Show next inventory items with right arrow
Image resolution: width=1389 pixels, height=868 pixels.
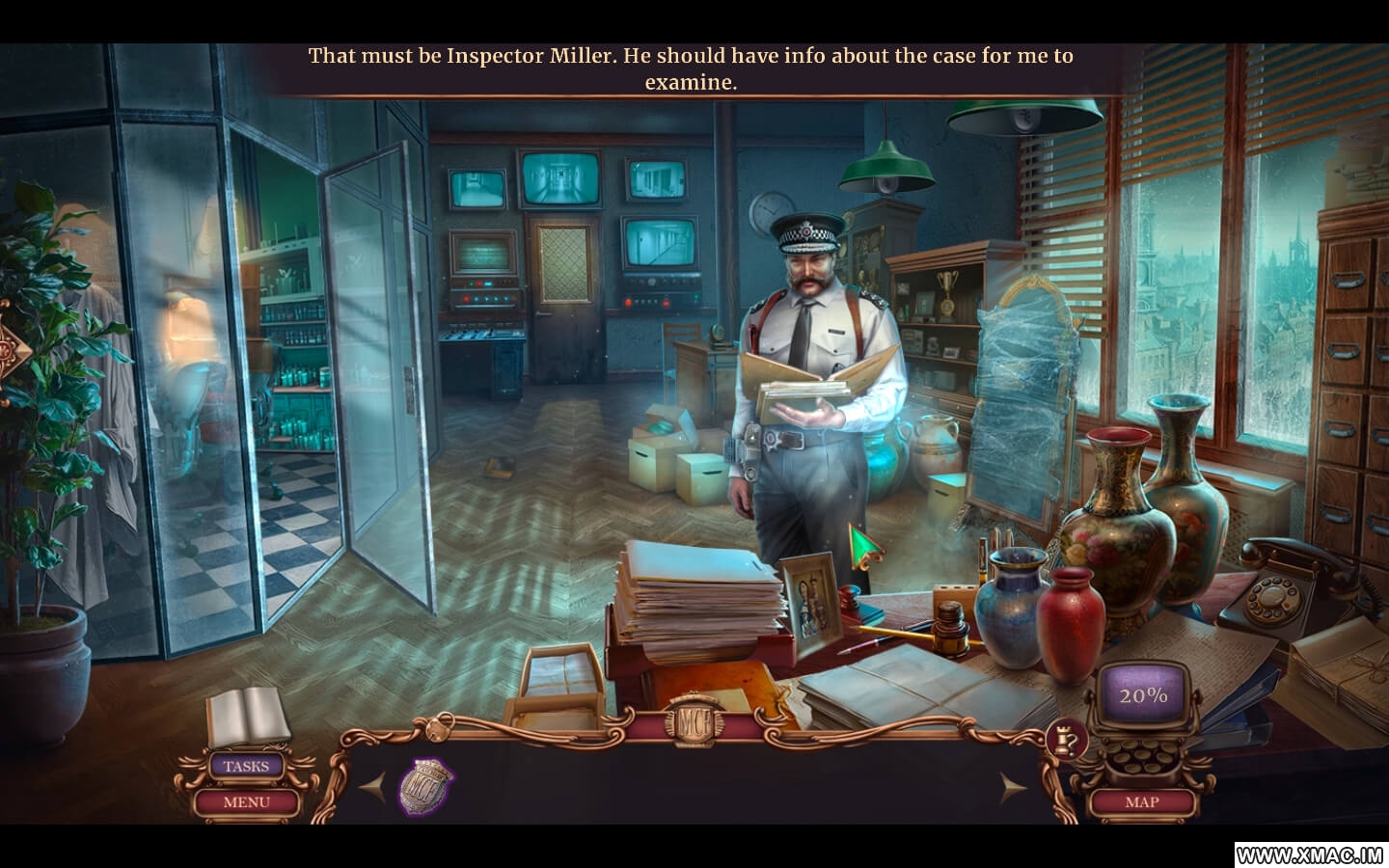[1013, 788]
